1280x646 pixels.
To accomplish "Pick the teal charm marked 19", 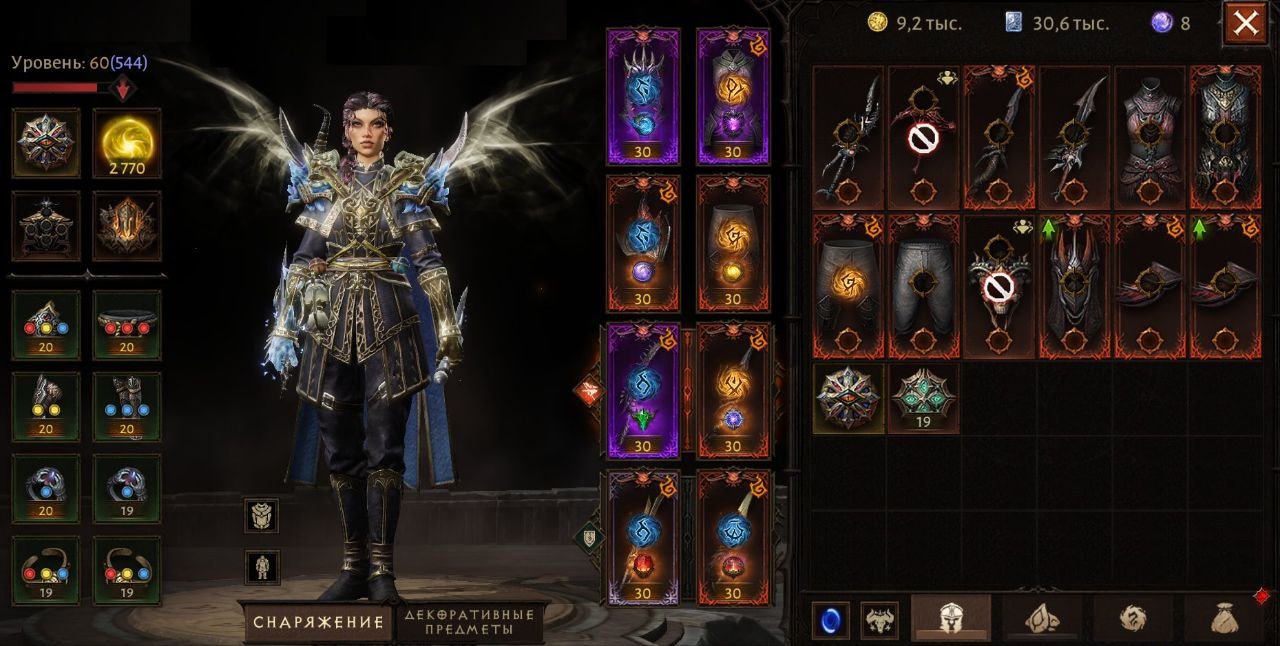I will [924, 397].
